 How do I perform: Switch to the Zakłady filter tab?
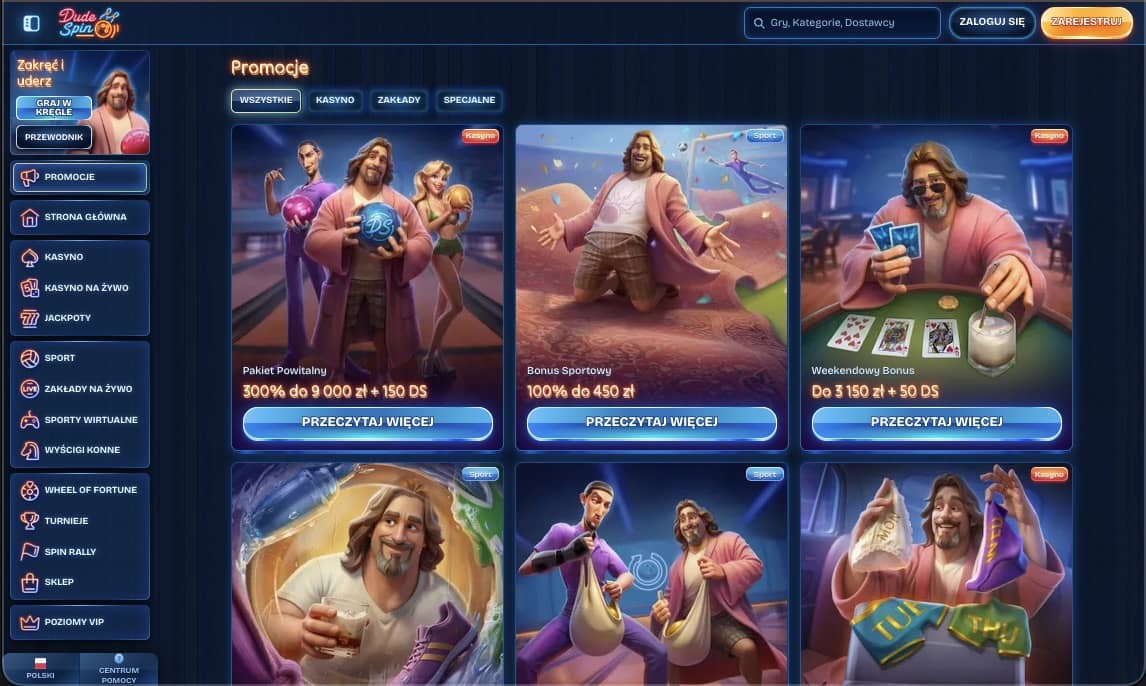pos(398,100)
